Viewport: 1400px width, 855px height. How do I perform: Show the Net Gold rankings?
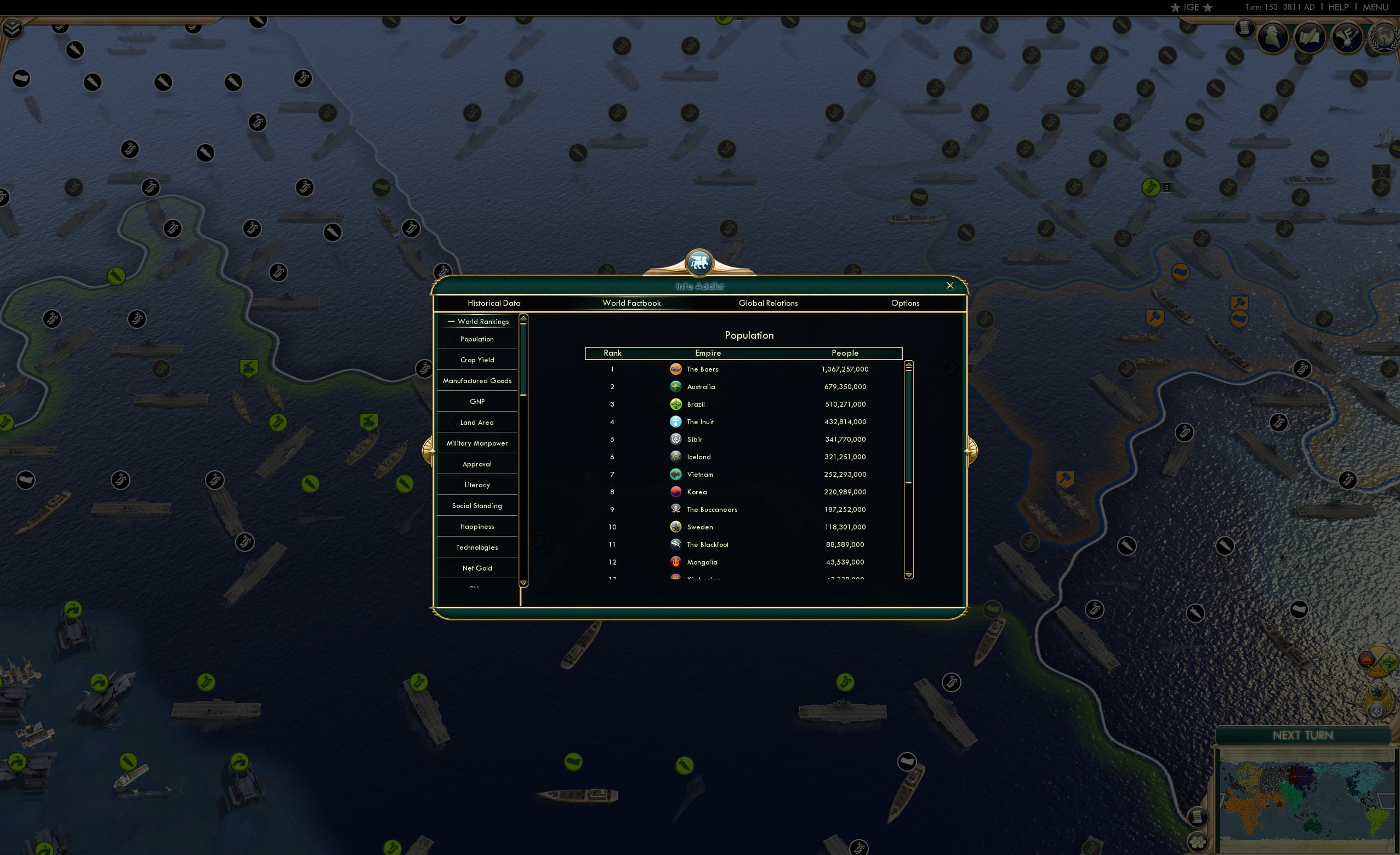pyautogui.click(x=477, y=568)
